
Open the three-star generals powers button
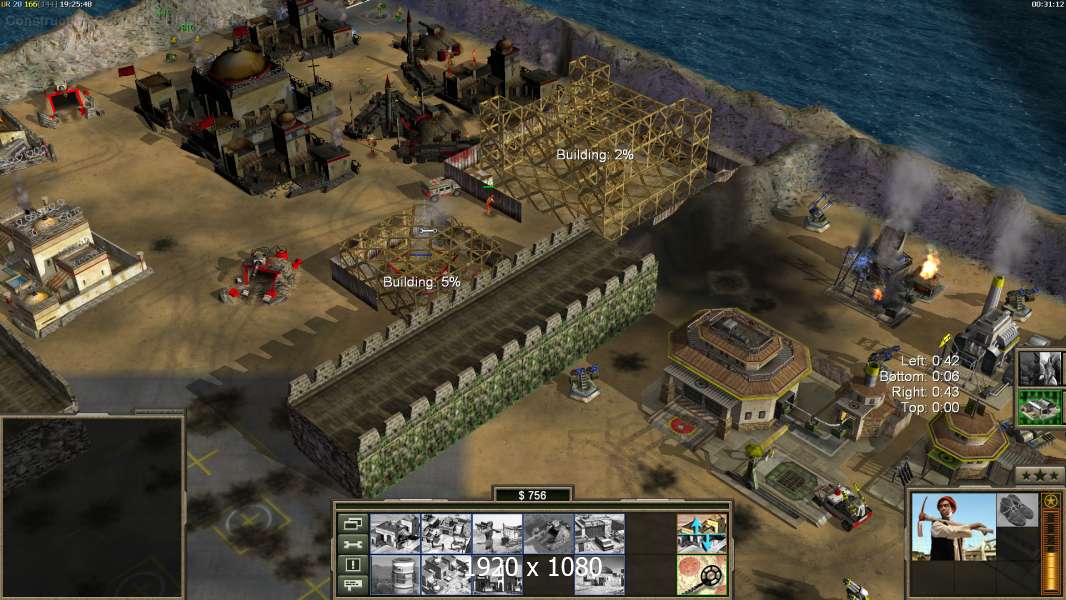tap(1039, 475)
